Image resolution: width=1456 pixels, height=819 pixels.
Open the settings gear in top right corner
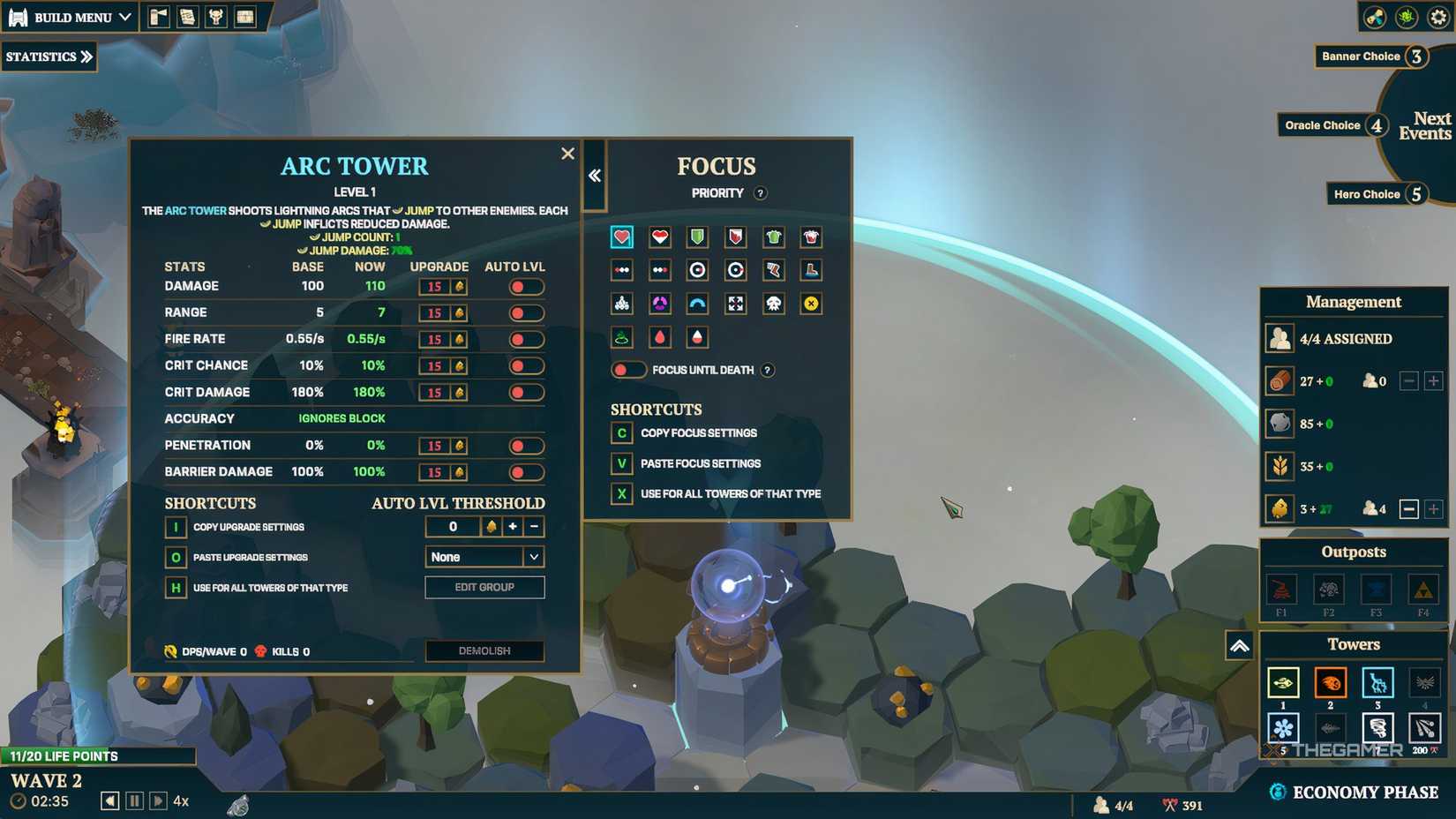point(1437,16)
